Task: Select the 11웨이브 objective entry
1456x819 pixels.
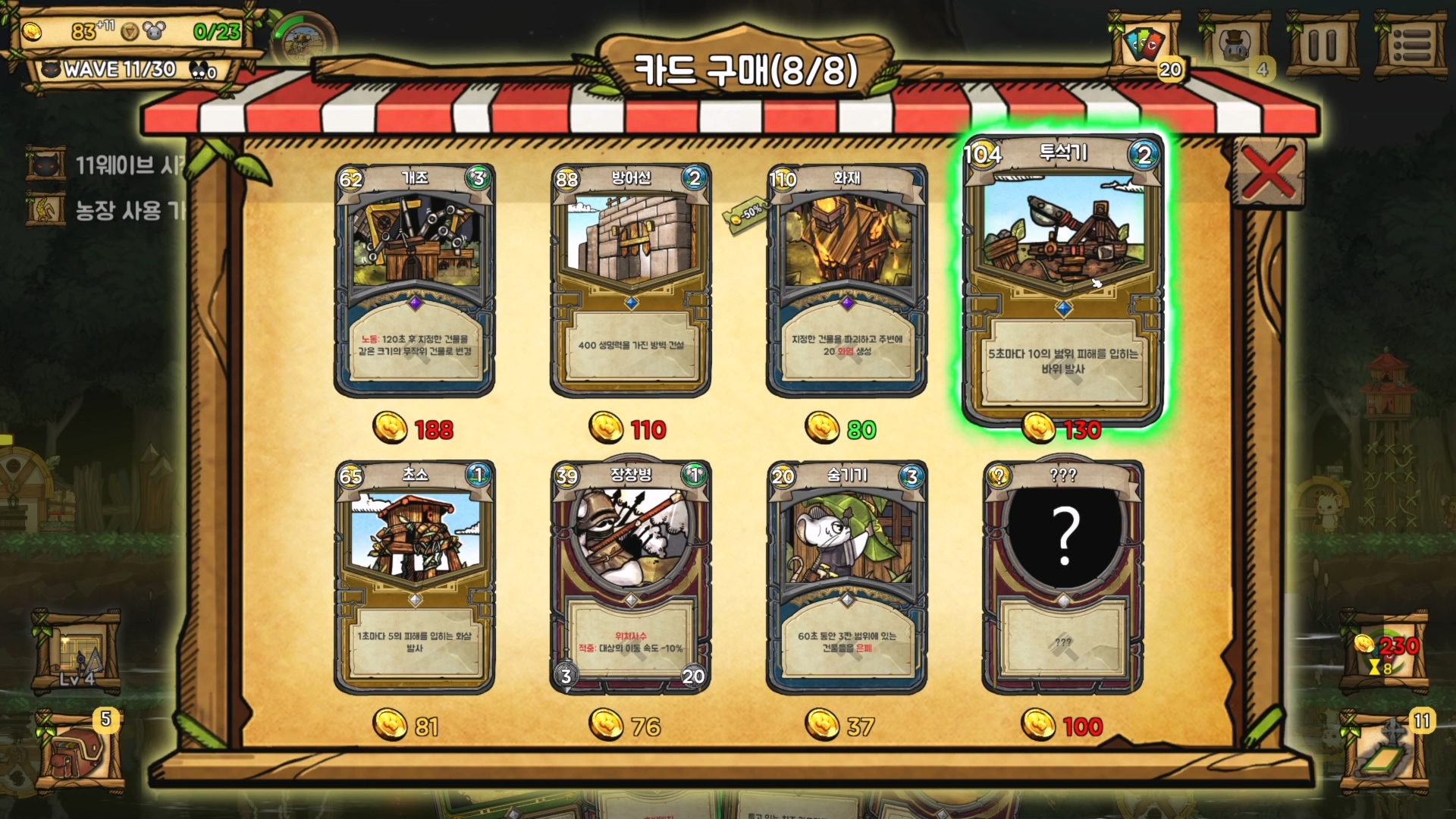Action: pos(106,165)
